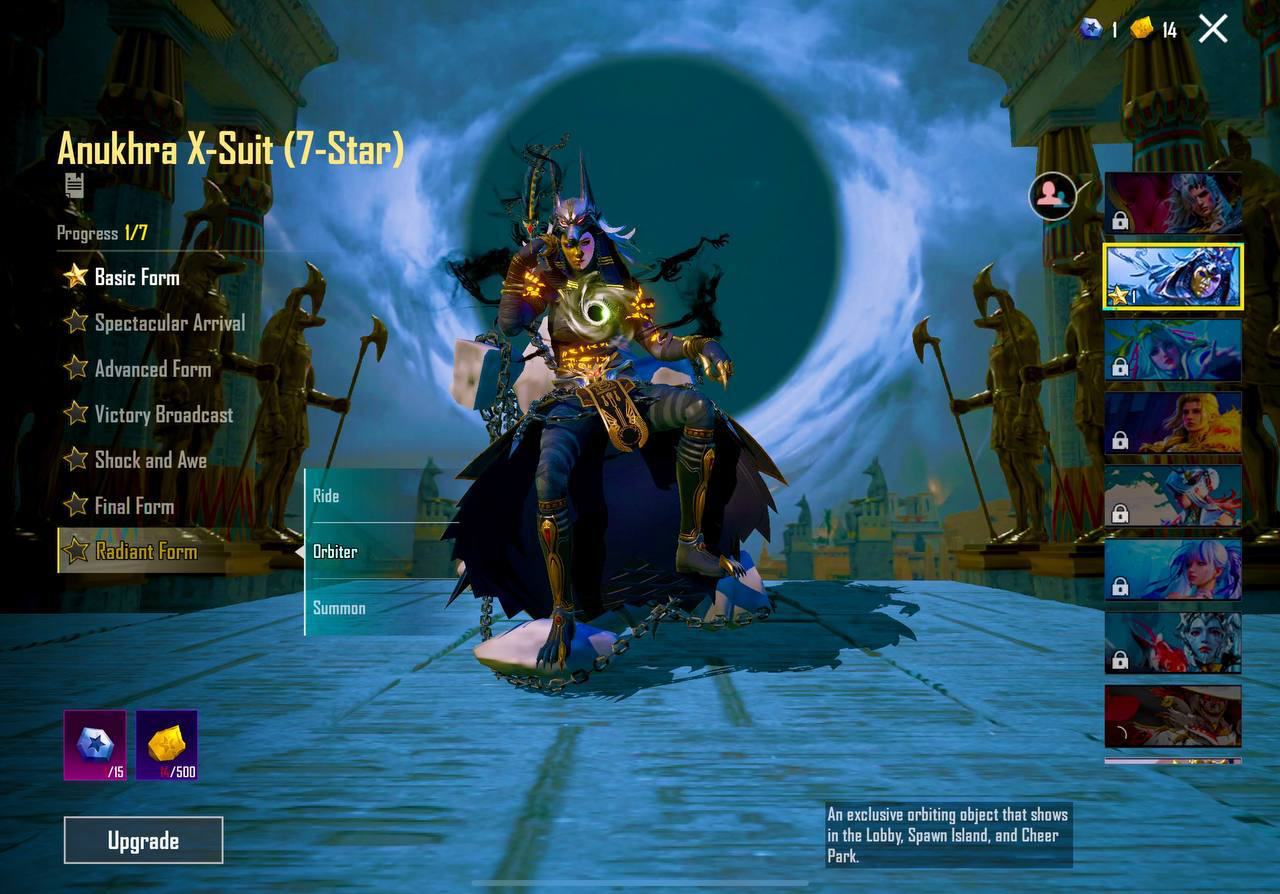Switch to the Summon category

338,607
